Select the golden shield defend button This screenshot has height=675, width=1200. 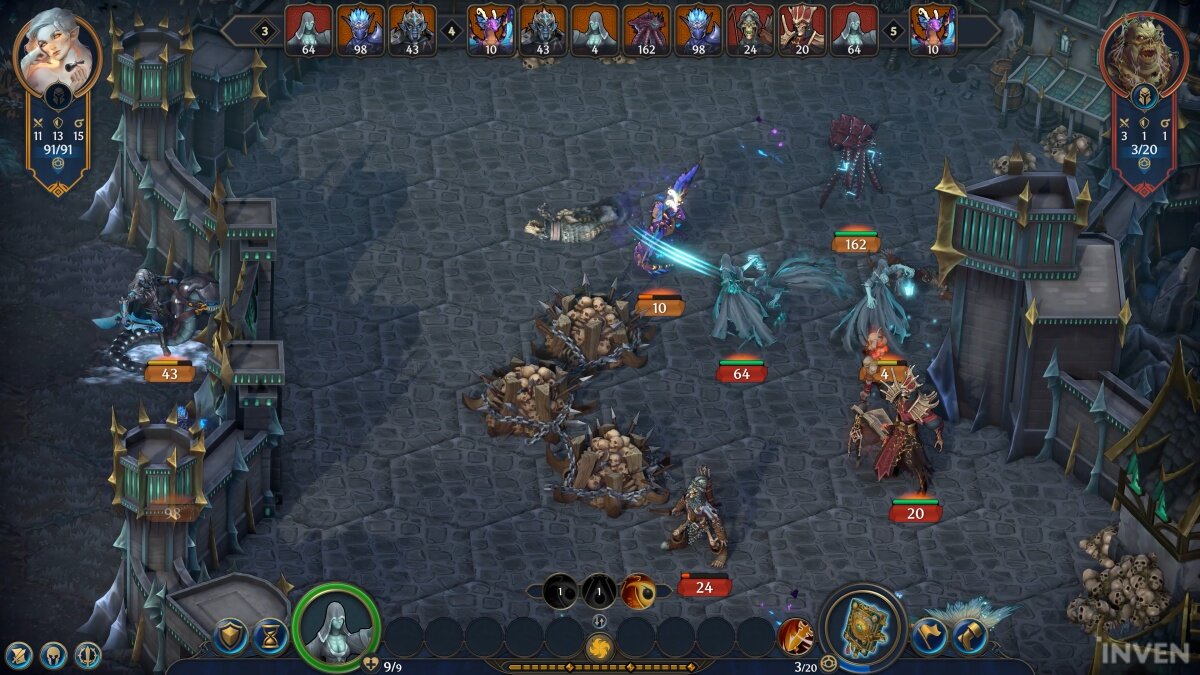(230, 636)
